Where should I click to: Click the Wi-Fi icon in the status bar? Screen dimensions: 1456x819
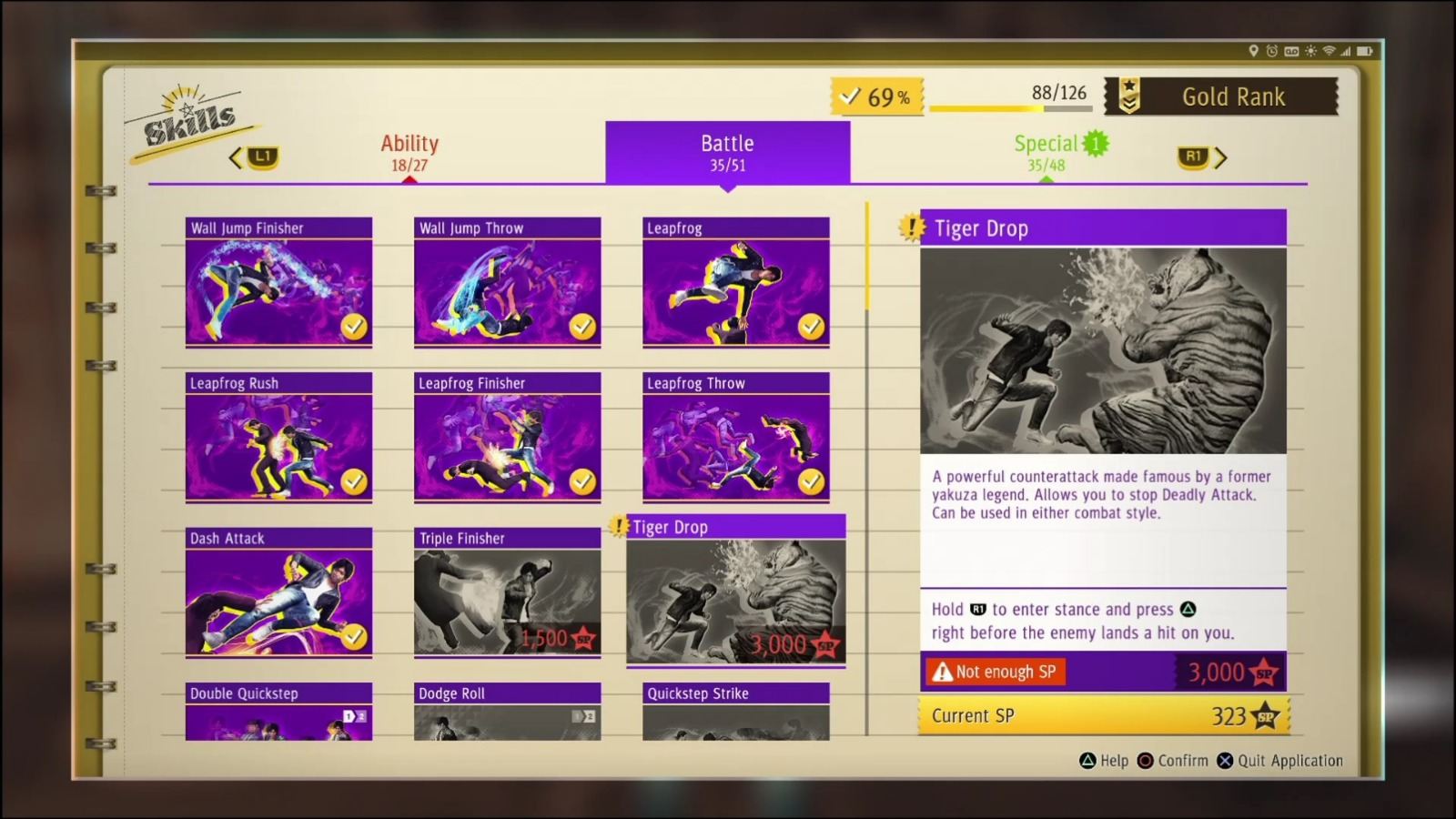1330,52
